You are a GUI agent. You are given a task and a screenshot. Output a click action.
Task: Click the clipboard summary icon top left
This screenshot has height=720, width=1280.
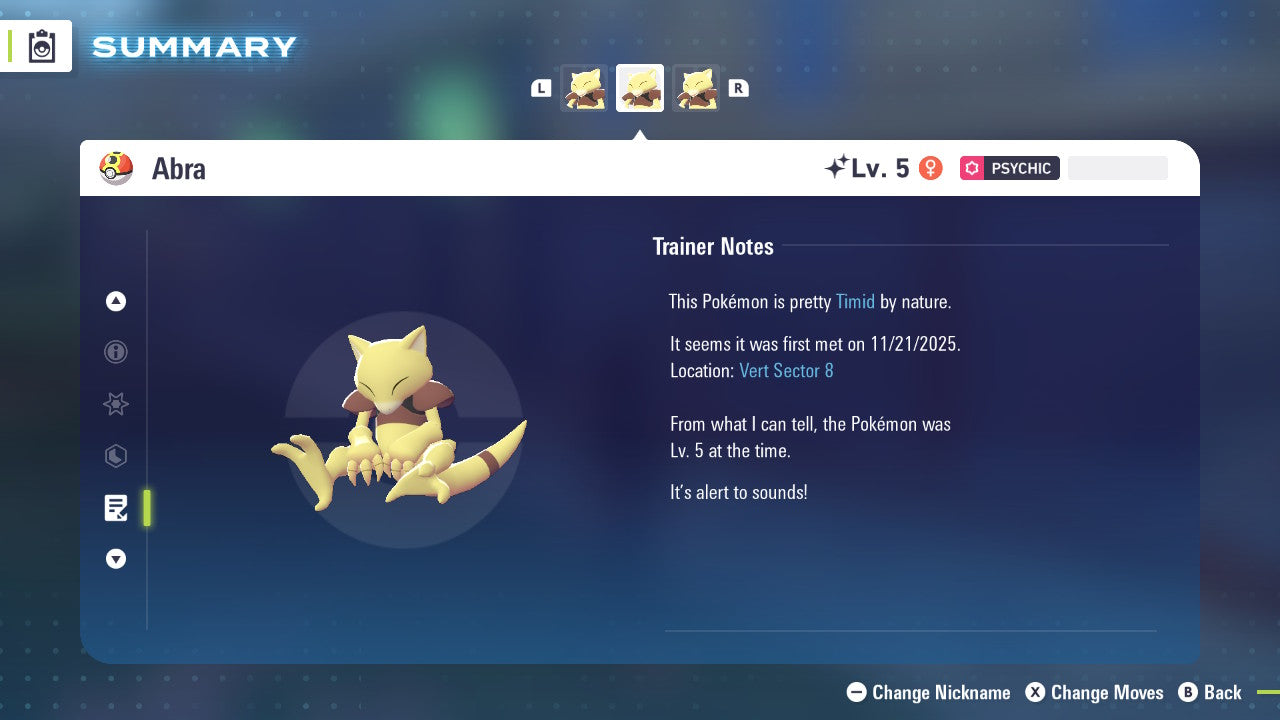point(40,46)
